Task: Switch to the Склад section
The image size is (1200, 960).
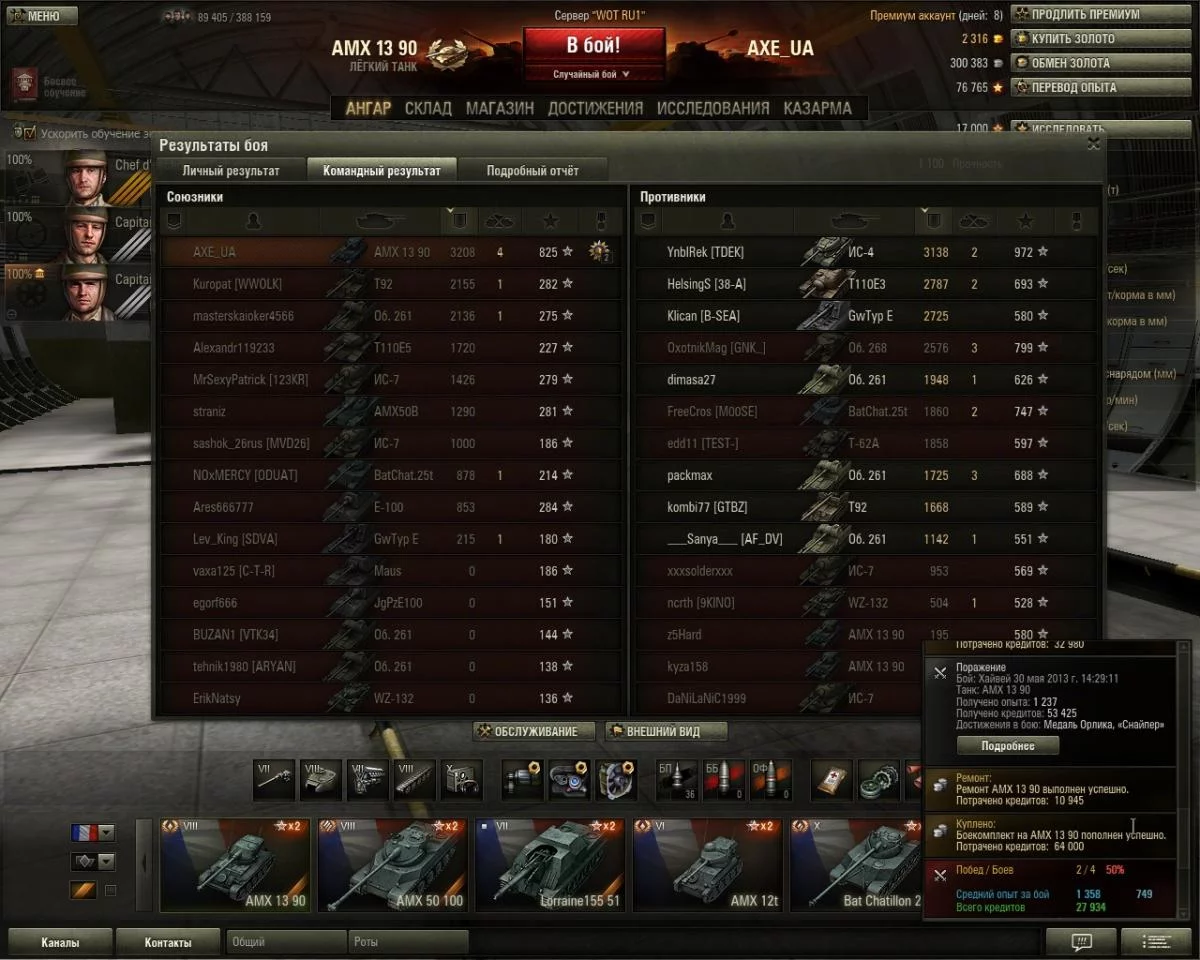Action: (x=428, y=108)
